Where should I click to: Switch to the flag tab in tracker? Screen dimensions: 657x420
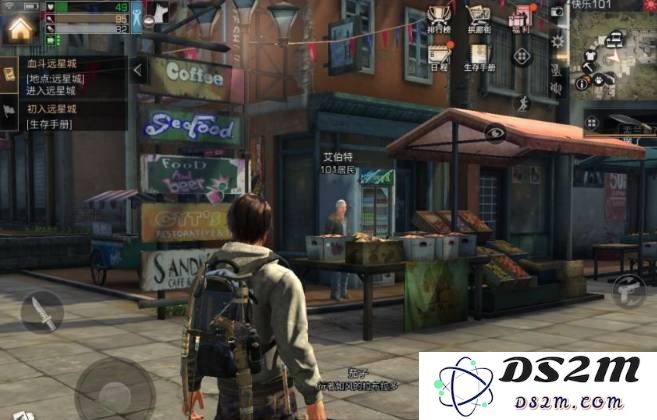click(9, 113)
